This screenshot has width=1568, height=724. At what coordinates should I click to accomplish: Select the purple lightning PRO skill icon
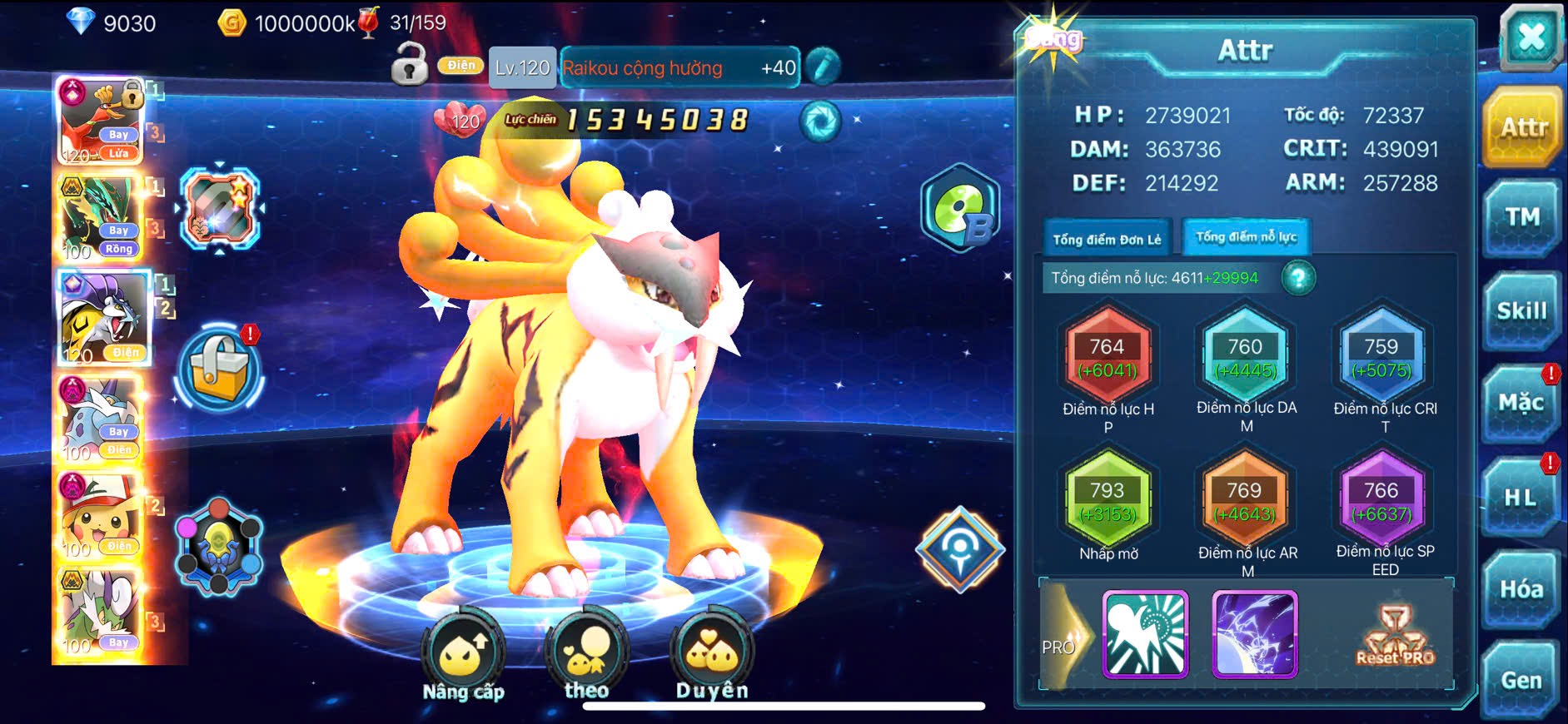(x=1255, y=634)
